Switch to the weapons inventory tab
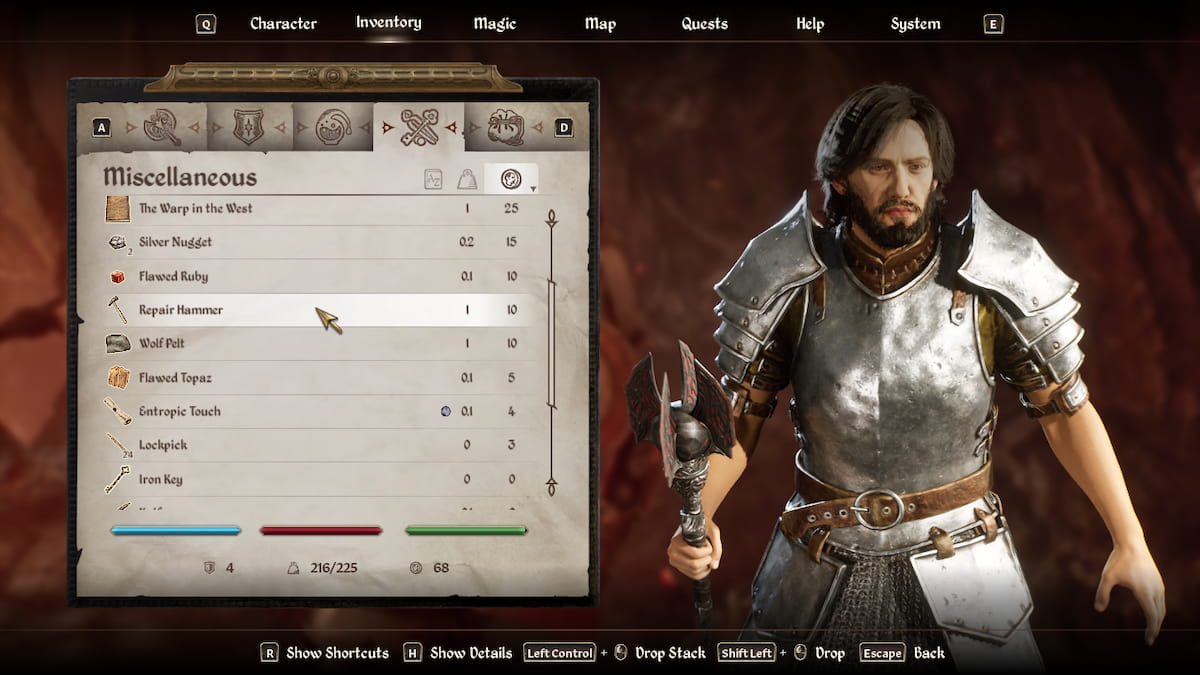Screen dimensions: 1200x675 [x=162, y=127]
